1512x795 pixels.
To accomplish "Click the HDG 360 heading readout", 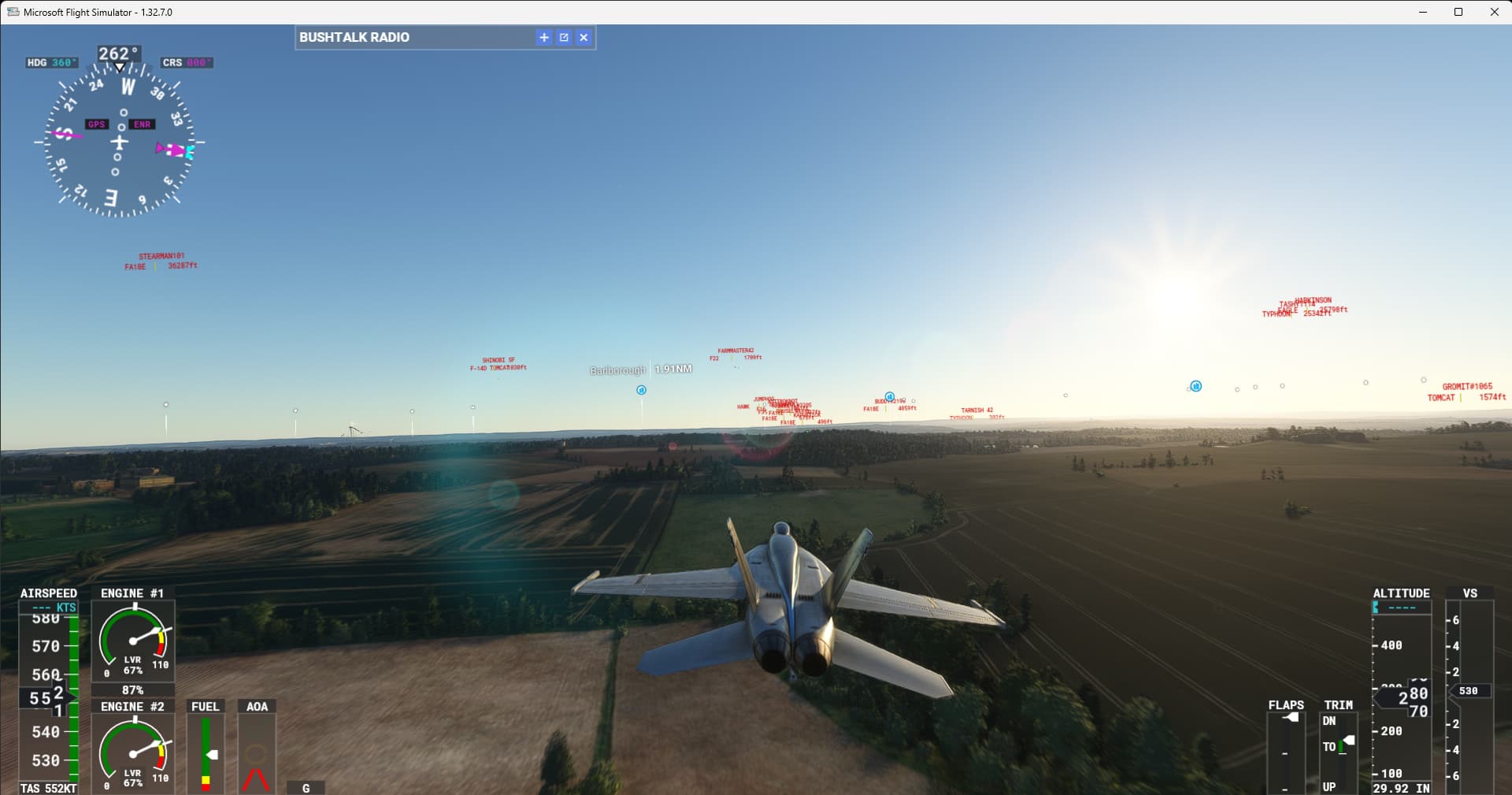I will (x=51, y=61).
